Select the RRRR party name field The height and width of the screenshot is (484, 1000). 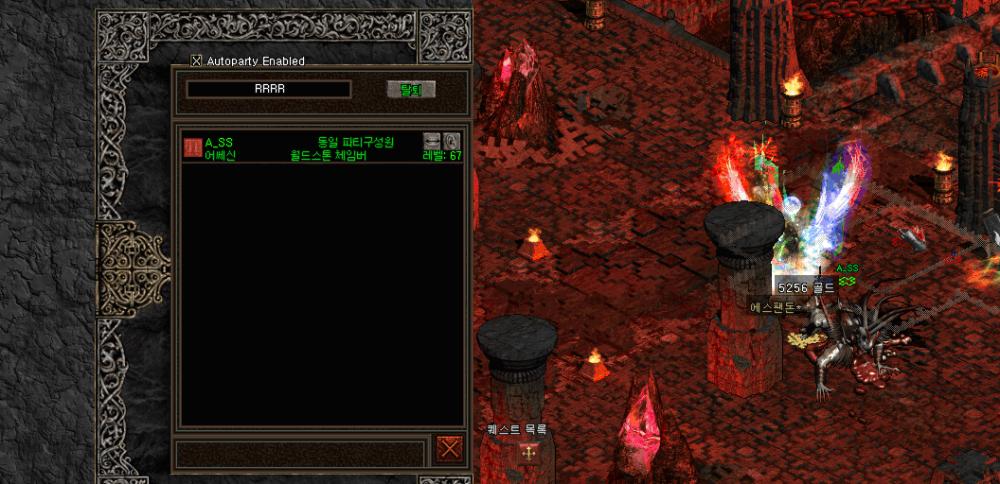coord(269,89)
